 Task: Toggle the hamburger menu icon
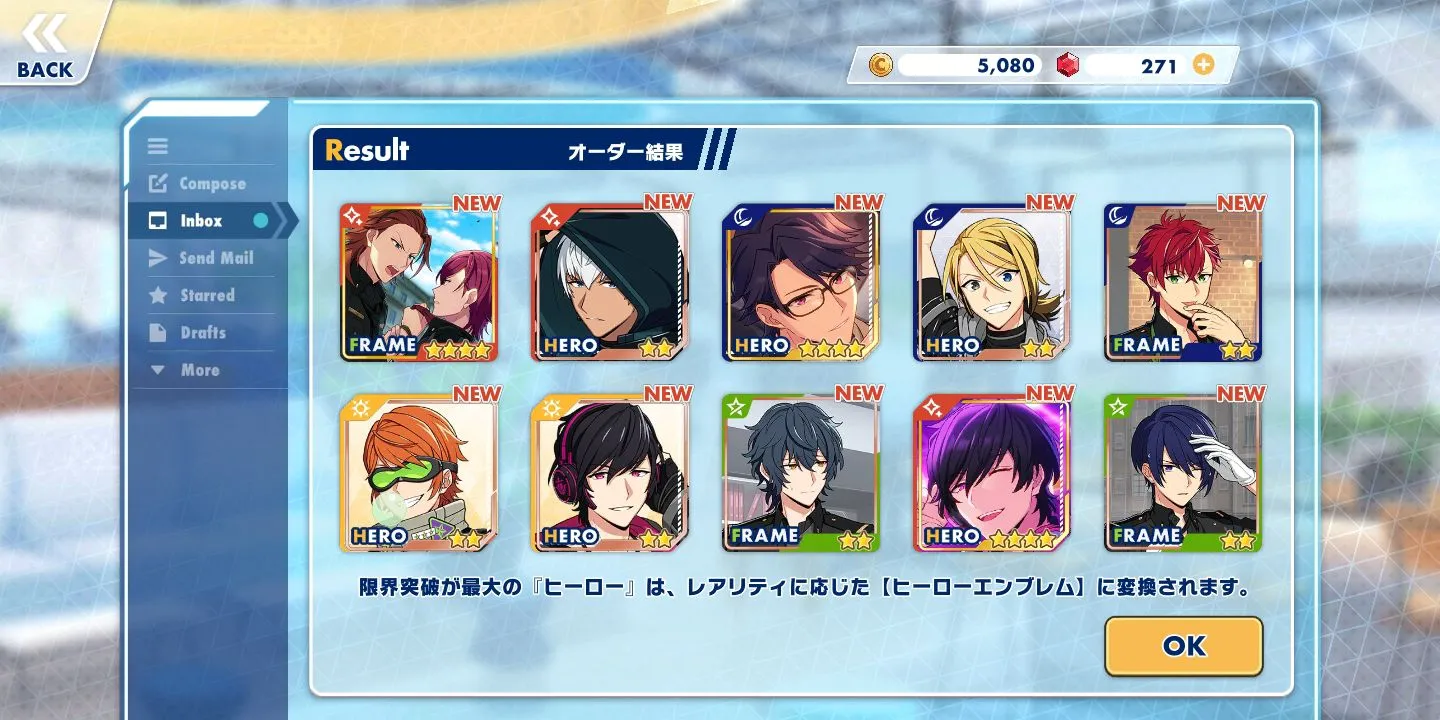(158, 146)
